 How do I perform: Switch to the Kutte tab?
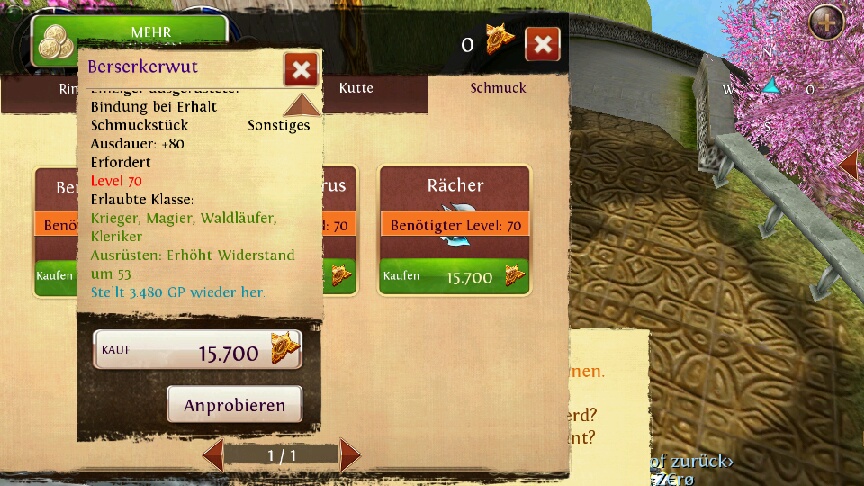[x=356, y=88]
